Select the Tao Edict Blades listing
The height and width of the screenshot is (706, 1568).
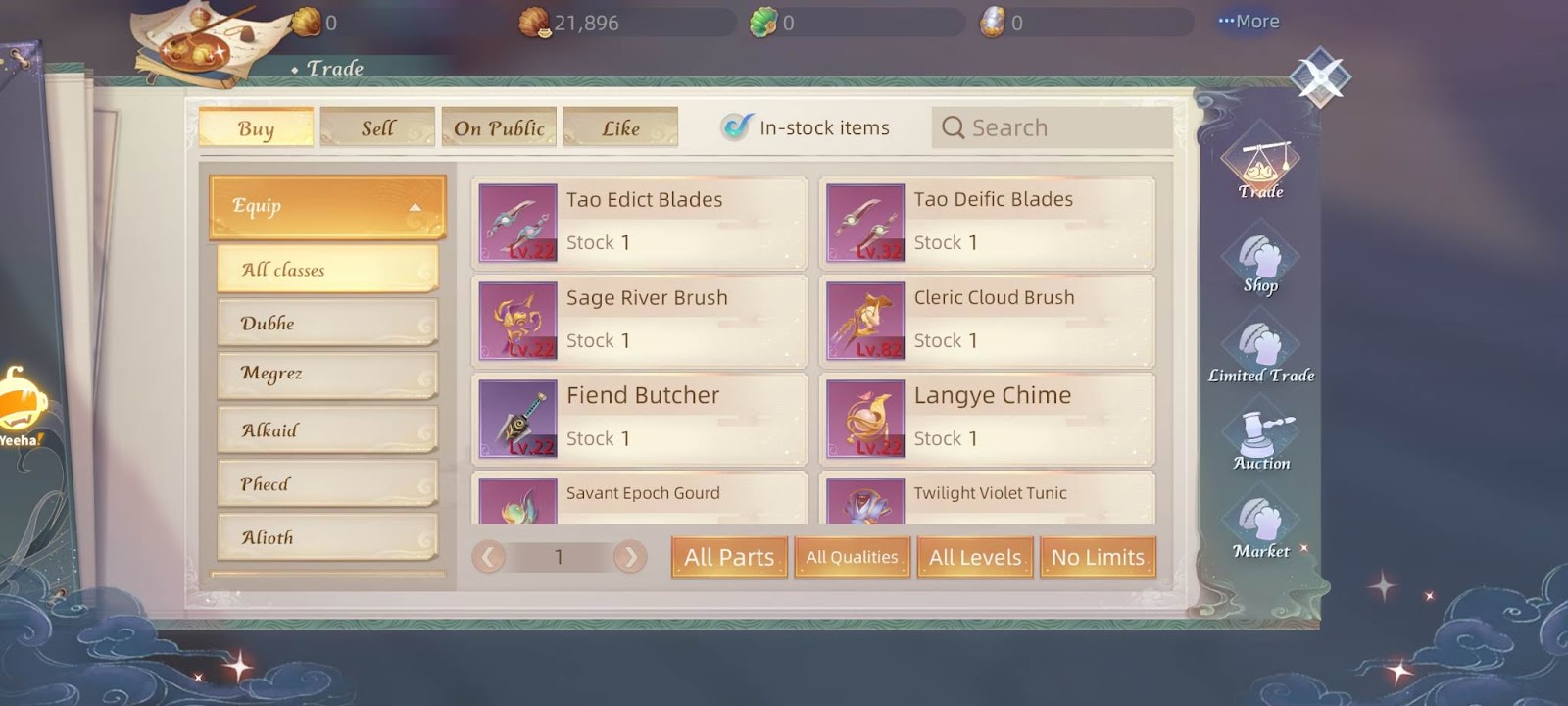[641, 223]
